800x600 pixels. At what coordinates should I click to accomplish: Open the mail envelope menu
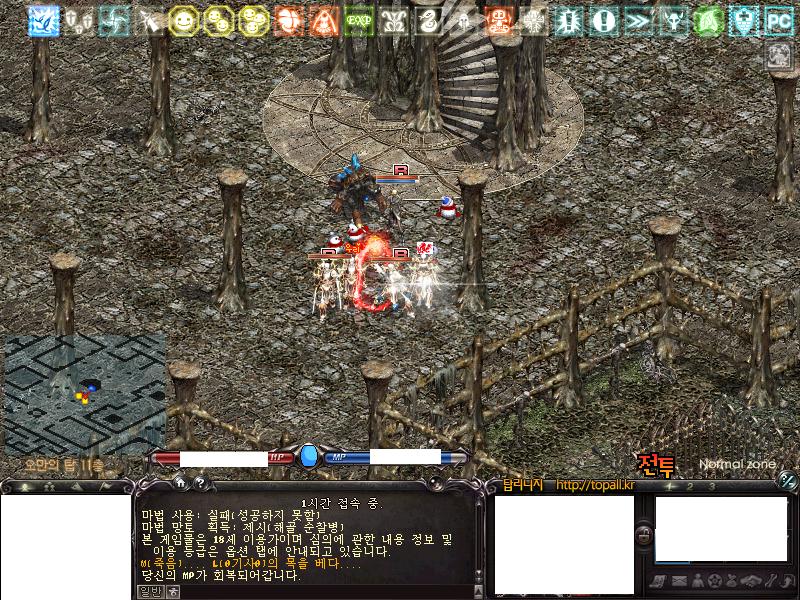pyautogui.click(x=679, y=581)
